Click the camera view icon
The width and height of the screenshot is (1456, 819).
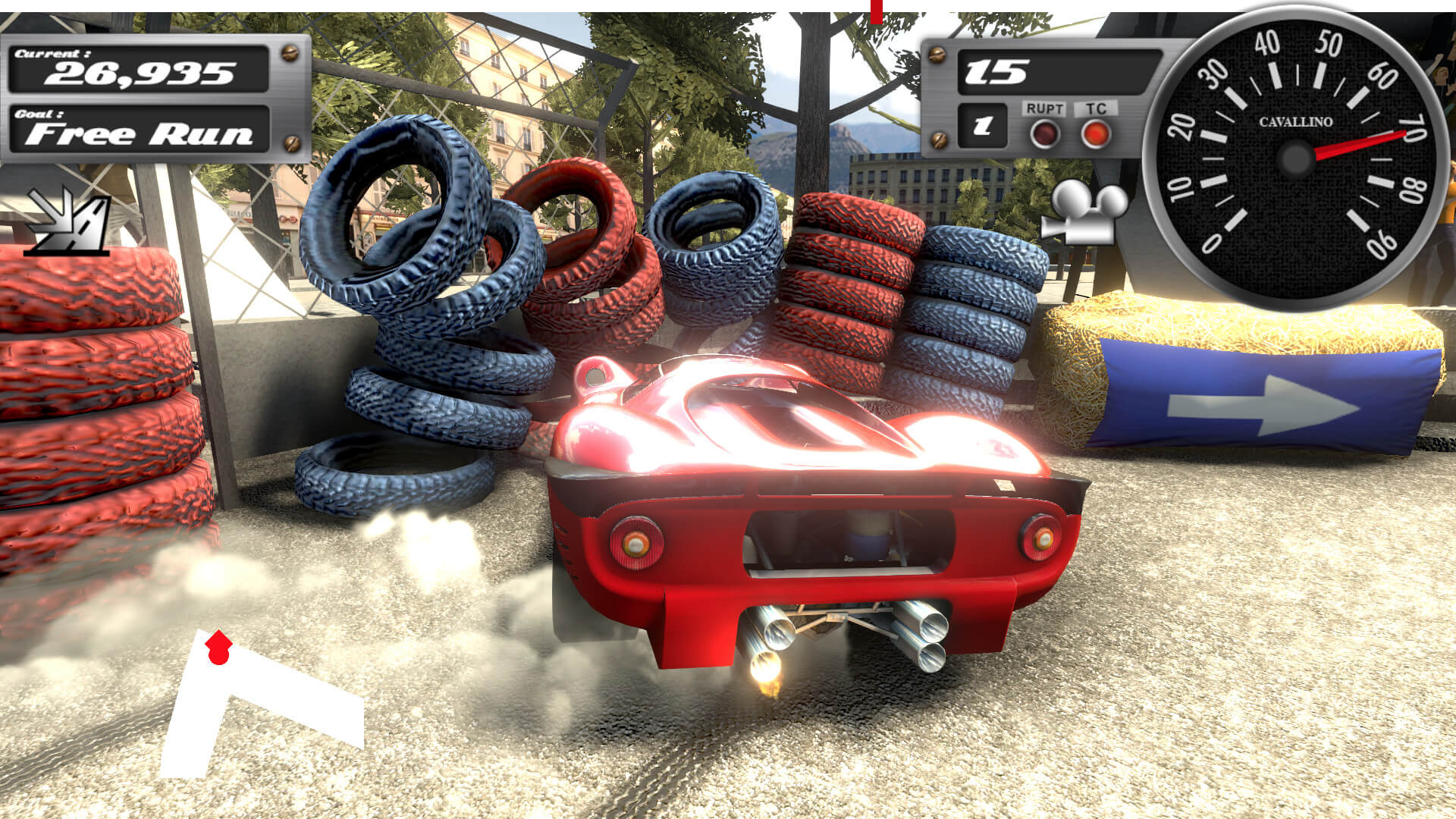(1083, 212)
